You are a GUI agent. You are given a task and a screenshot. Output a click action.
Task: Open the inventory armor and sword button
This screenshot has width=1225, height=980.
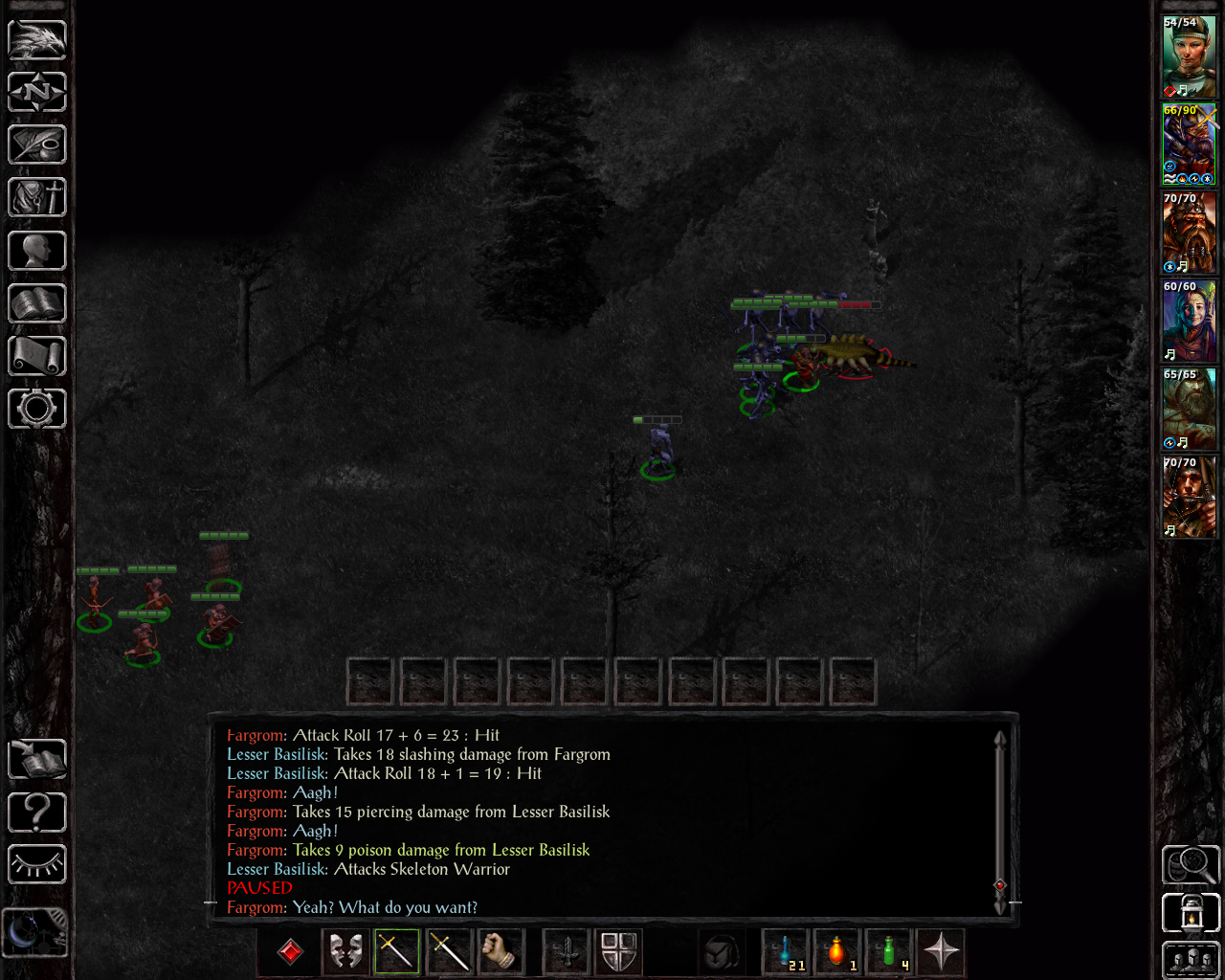(37, 198)
